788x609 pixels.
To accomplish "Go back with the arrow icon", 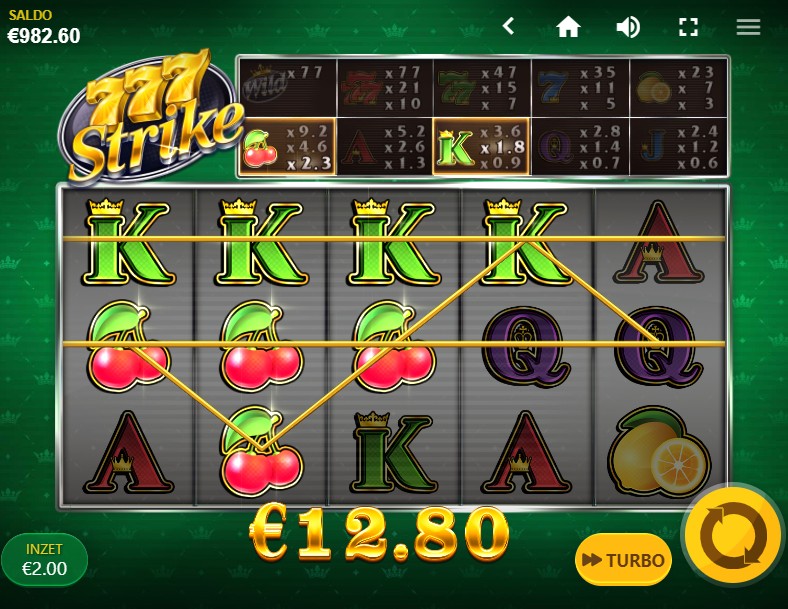I will [x=508, y=26].
